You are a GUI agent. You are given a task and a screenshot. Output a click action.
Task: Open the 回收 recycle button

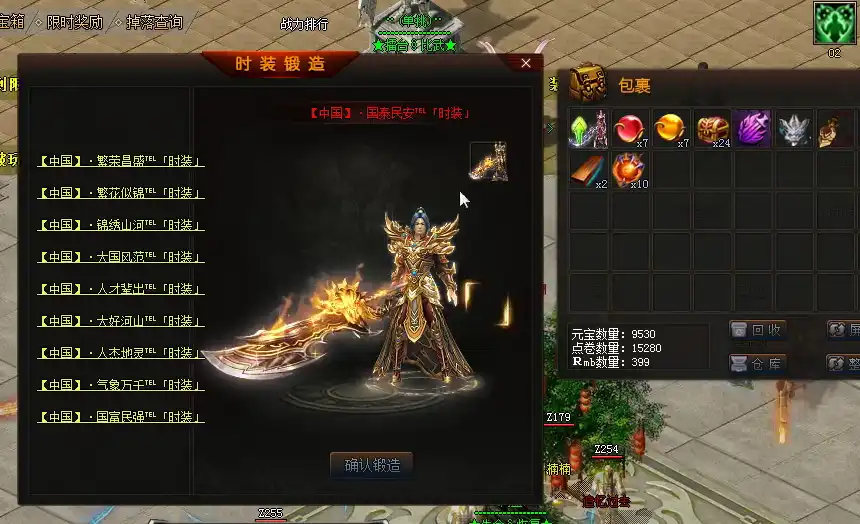(x=757, y=330)
